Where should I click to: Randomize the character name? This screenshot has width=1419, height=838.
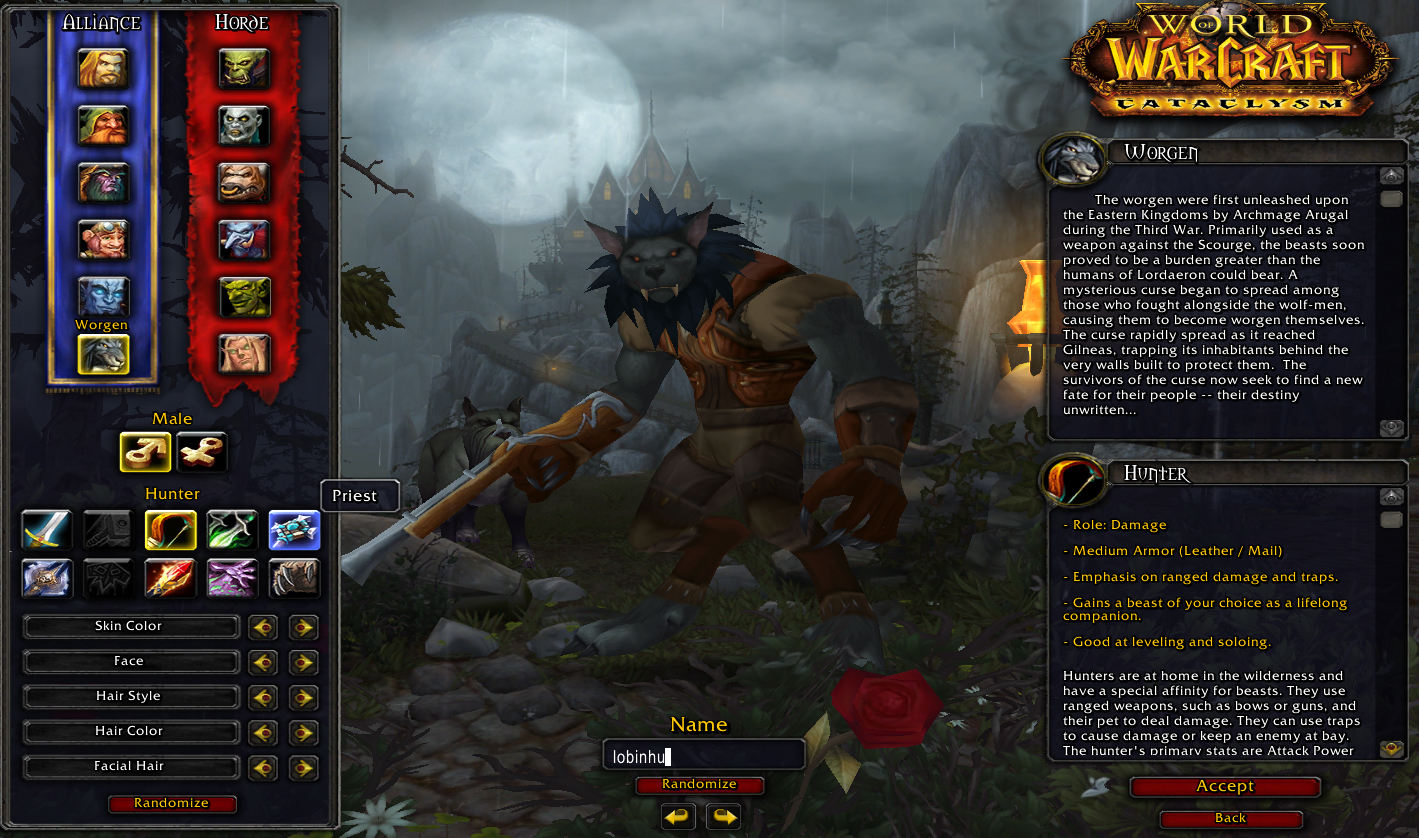pyautogui.click(x=699, y=785)
